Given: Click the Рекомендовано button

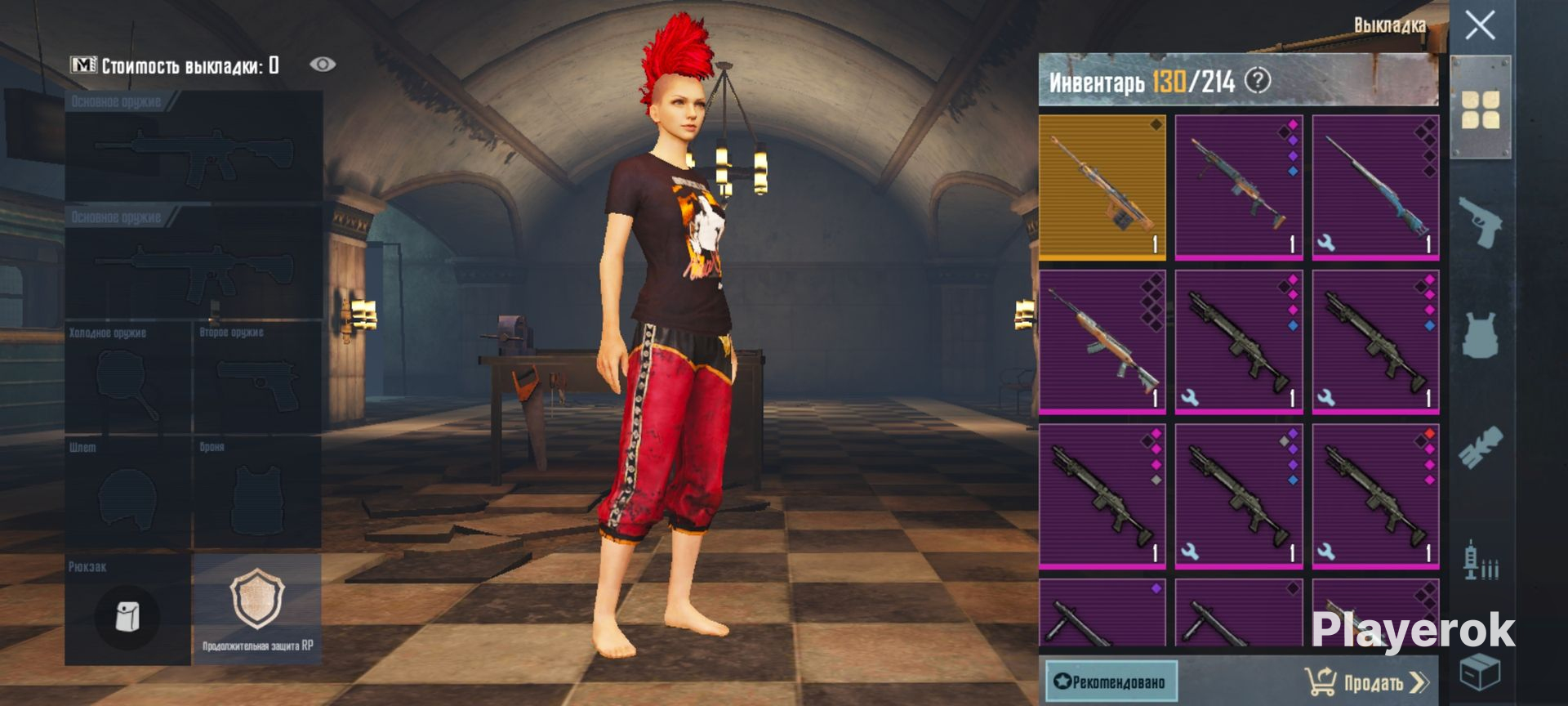Looking at the screenshot, I should (x=1111, y=681).
